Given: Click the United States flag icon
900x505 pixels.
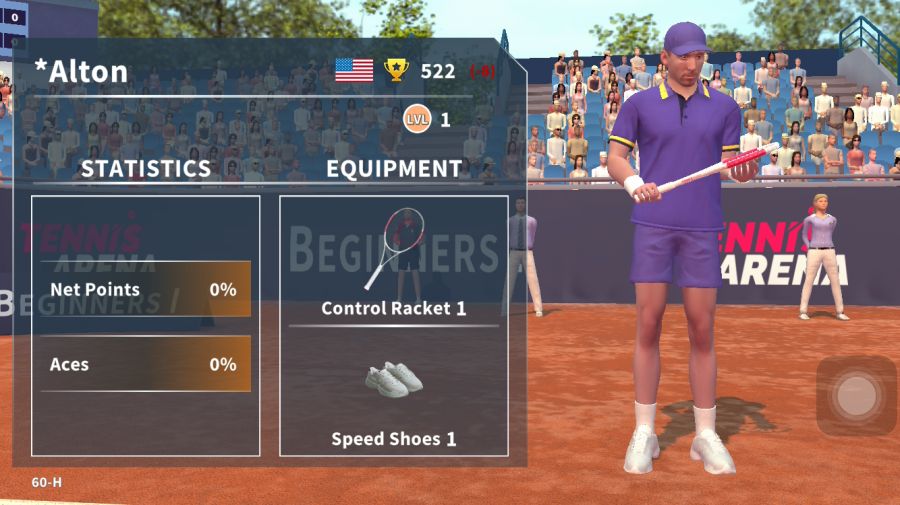Looking at the screenshot, I should [354, 70].
